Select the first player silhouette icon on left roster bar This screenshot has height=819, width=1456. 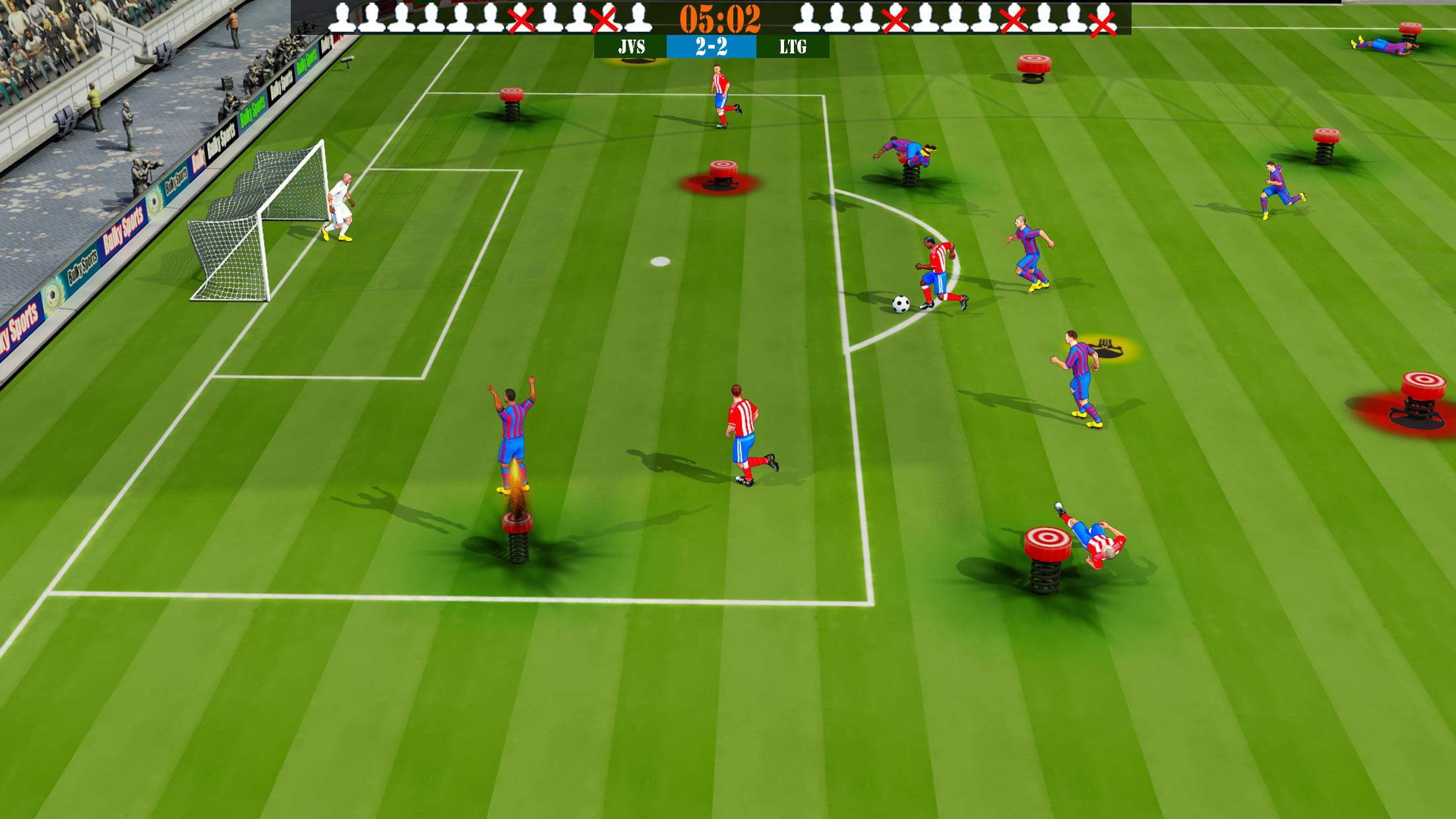tap(341, 18)
